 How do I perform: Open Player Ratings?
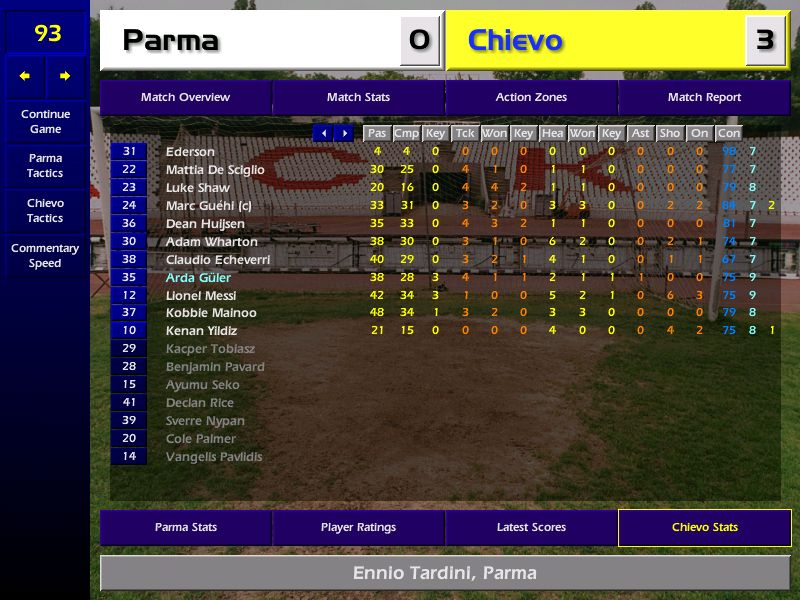coord(358,527)
